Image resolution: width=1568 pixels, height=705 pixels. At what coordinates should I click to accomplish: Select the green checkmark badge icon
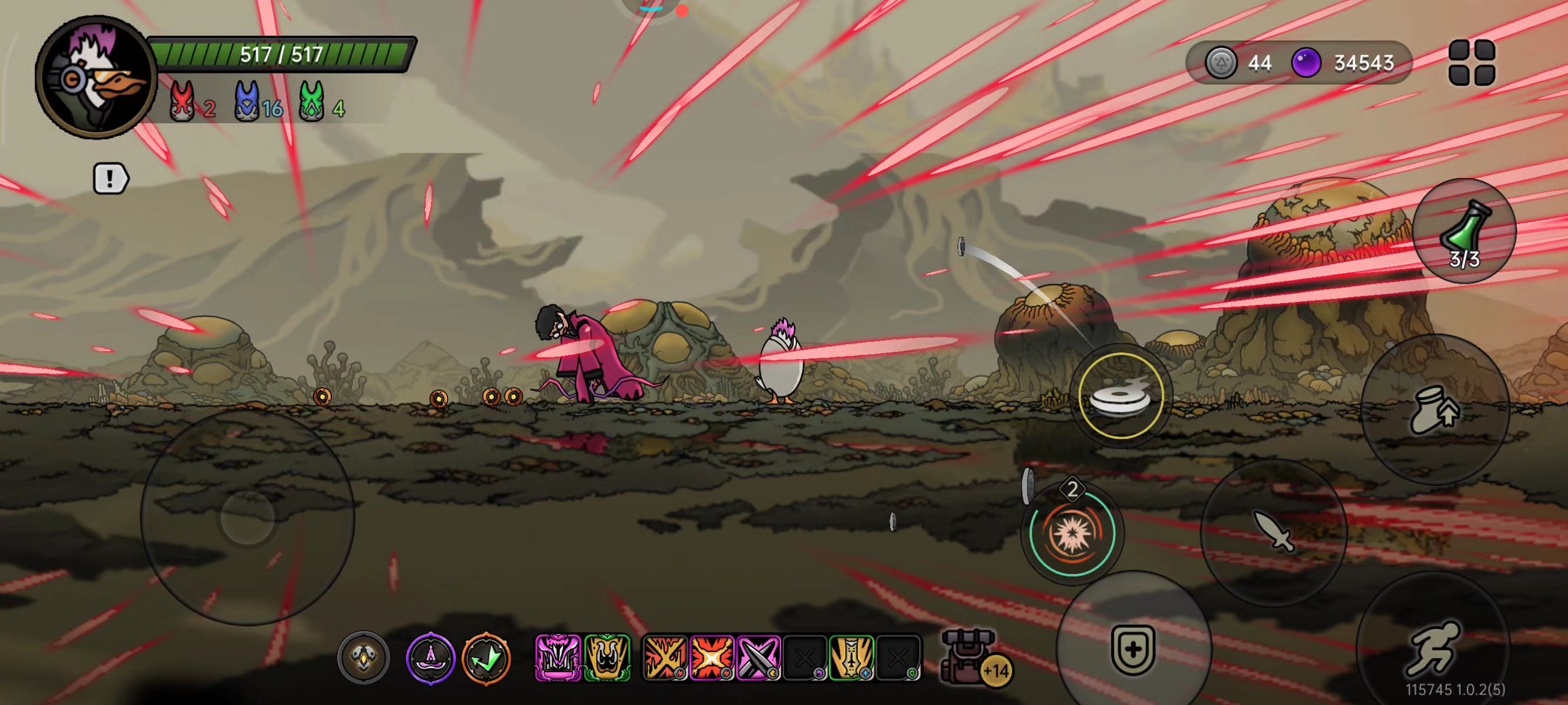coord(486,658)
